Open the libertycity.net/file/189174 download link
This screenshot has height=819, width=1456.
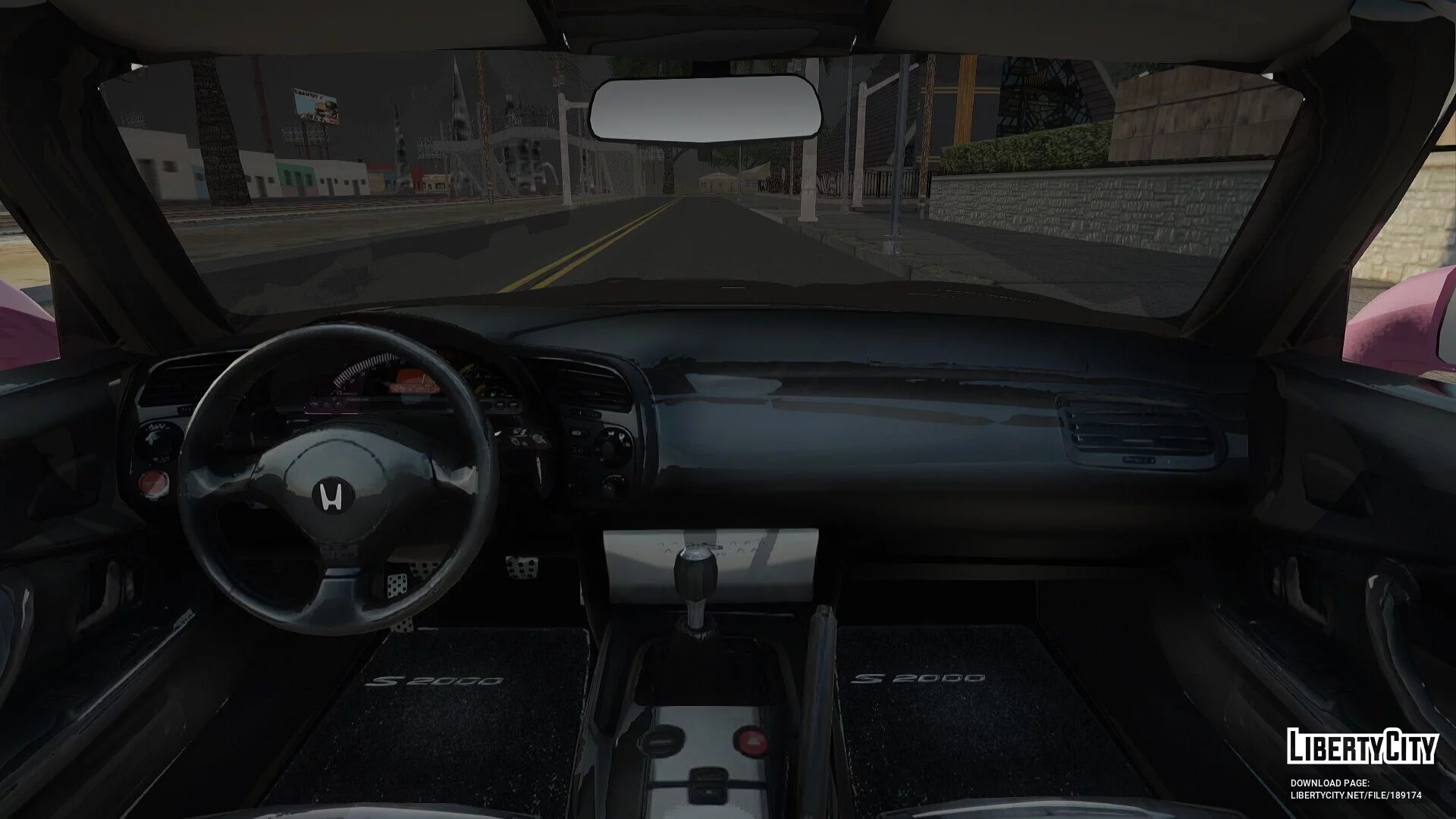(1355, 795)
